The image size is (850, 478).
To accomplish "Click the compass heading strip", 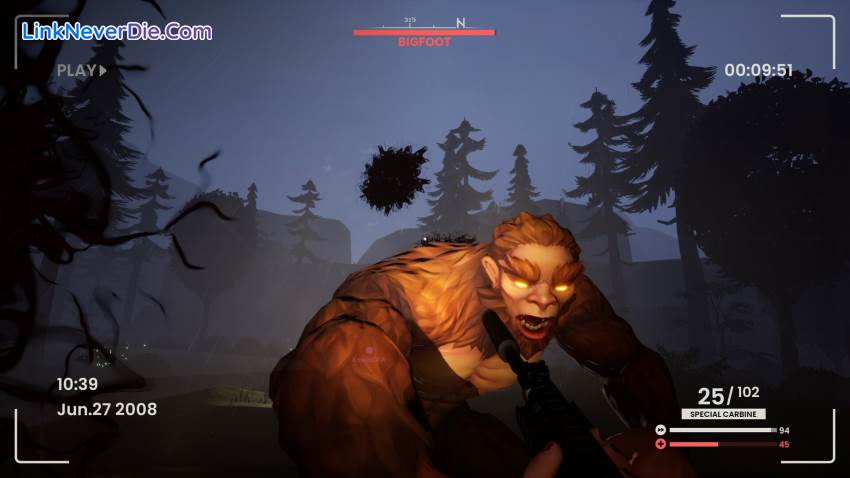I will click(424, 22).
